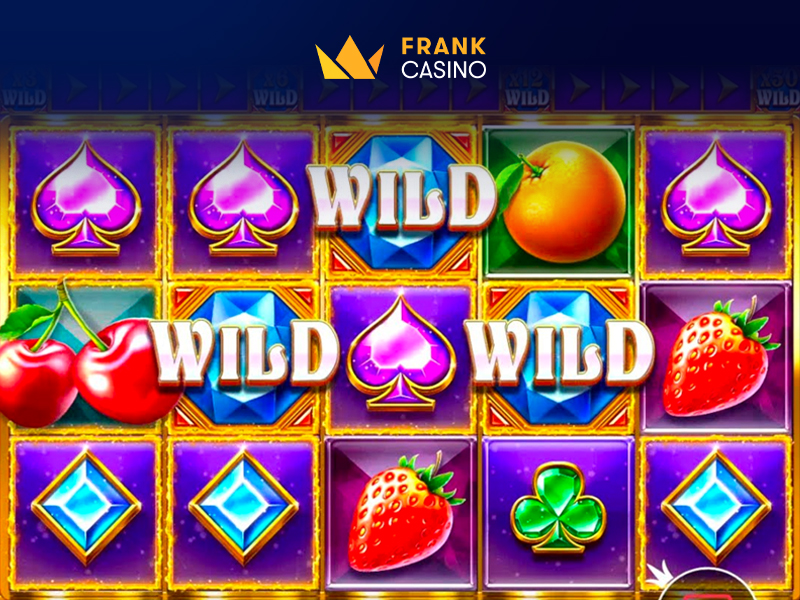The width and height of the screenshot is (800, 600).
Task: Click the Frank Casino logo
Action: [x=400, y=58]
